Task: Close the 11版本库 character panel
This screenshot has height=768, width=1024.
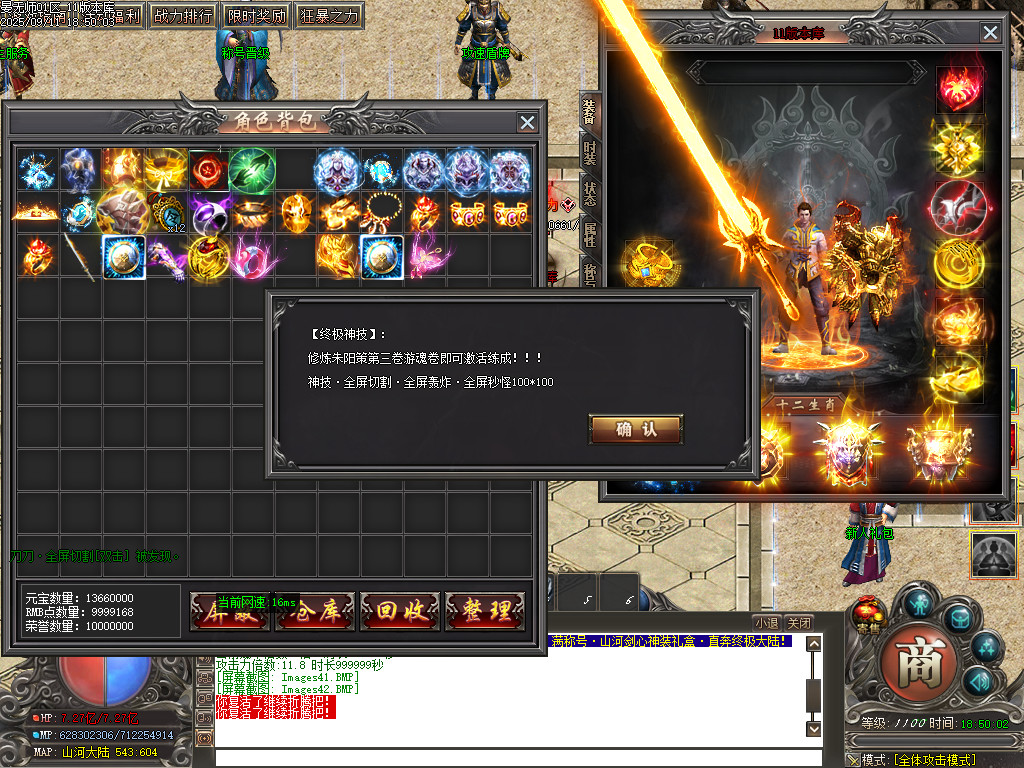Action: pyautogui.click(x=990, y=33)
